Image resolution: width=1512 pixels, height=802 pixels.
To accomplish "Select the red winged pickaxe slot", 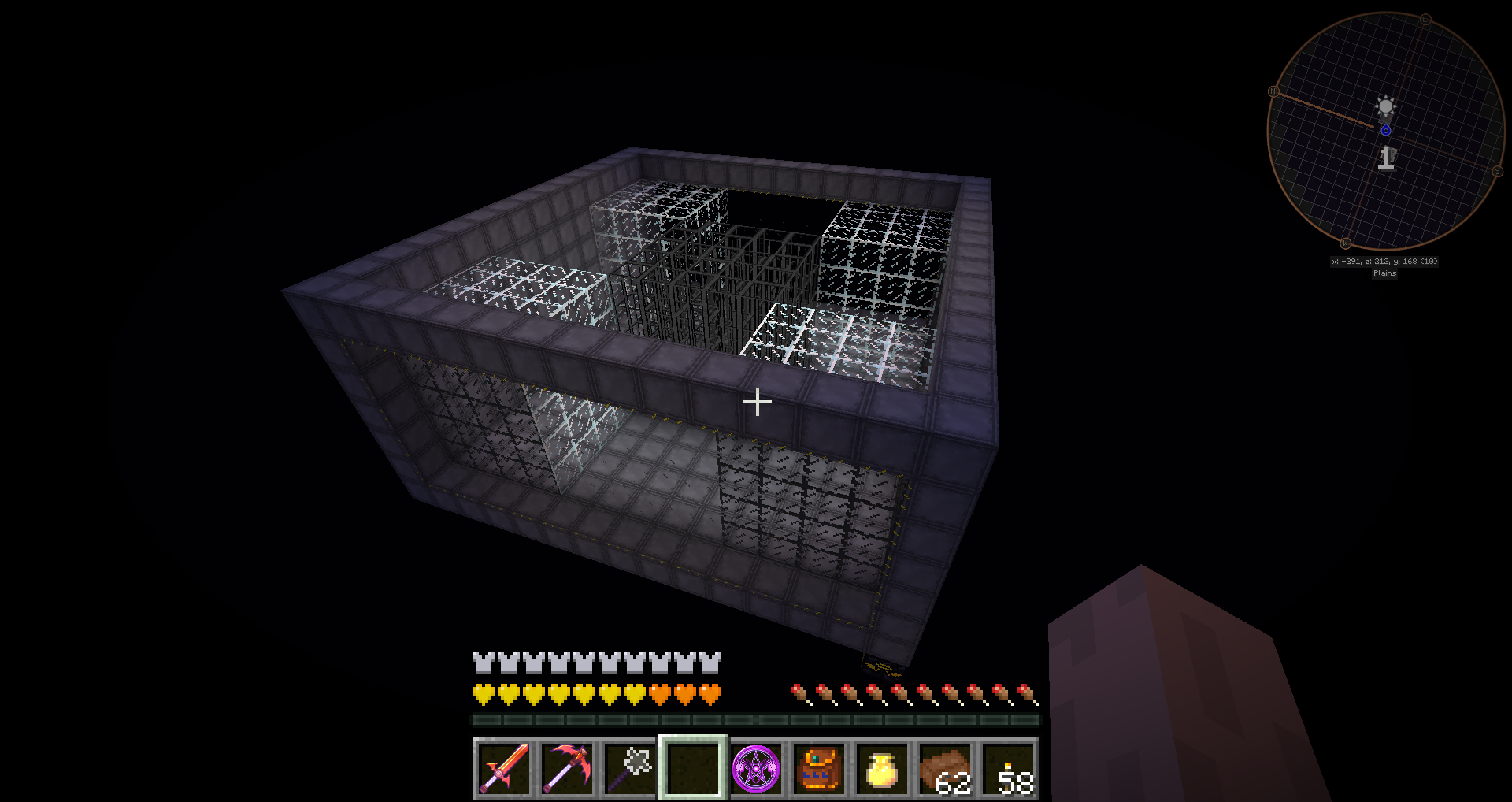I will (566, 768).
